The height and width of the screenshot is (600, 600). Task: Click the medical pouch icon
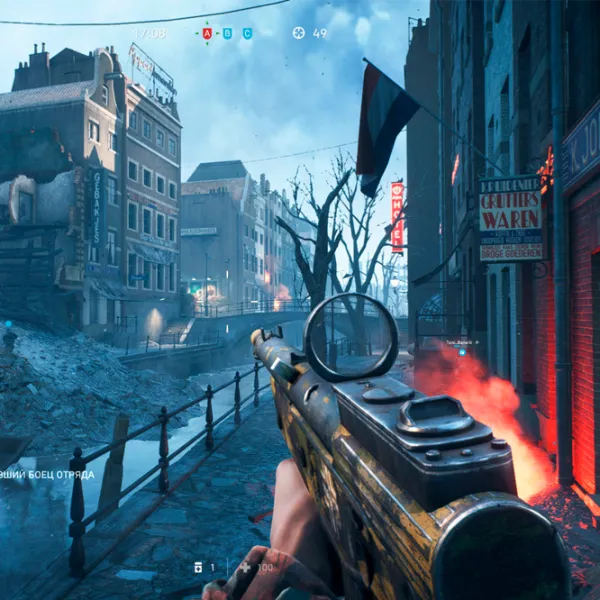(x=198, y=567)
